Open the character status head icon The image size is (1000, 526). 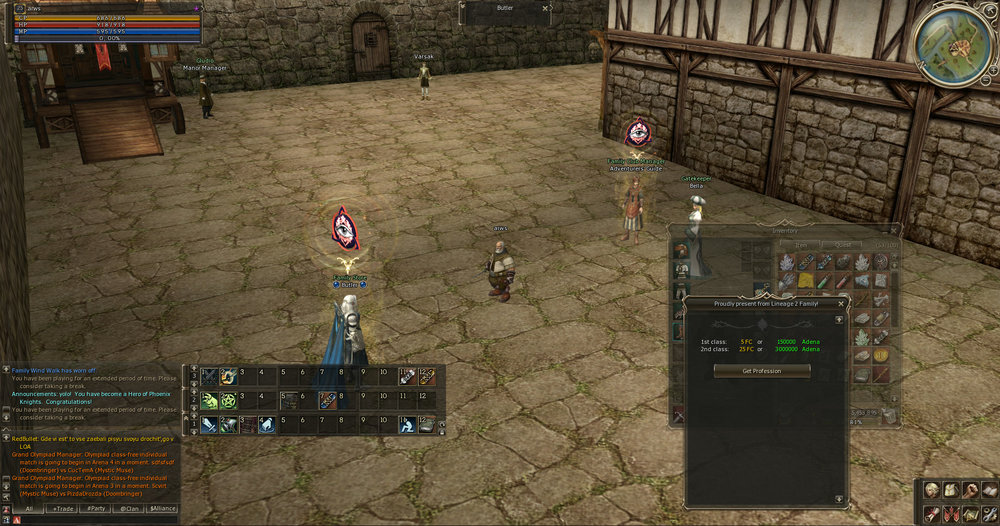coord(932,490)
